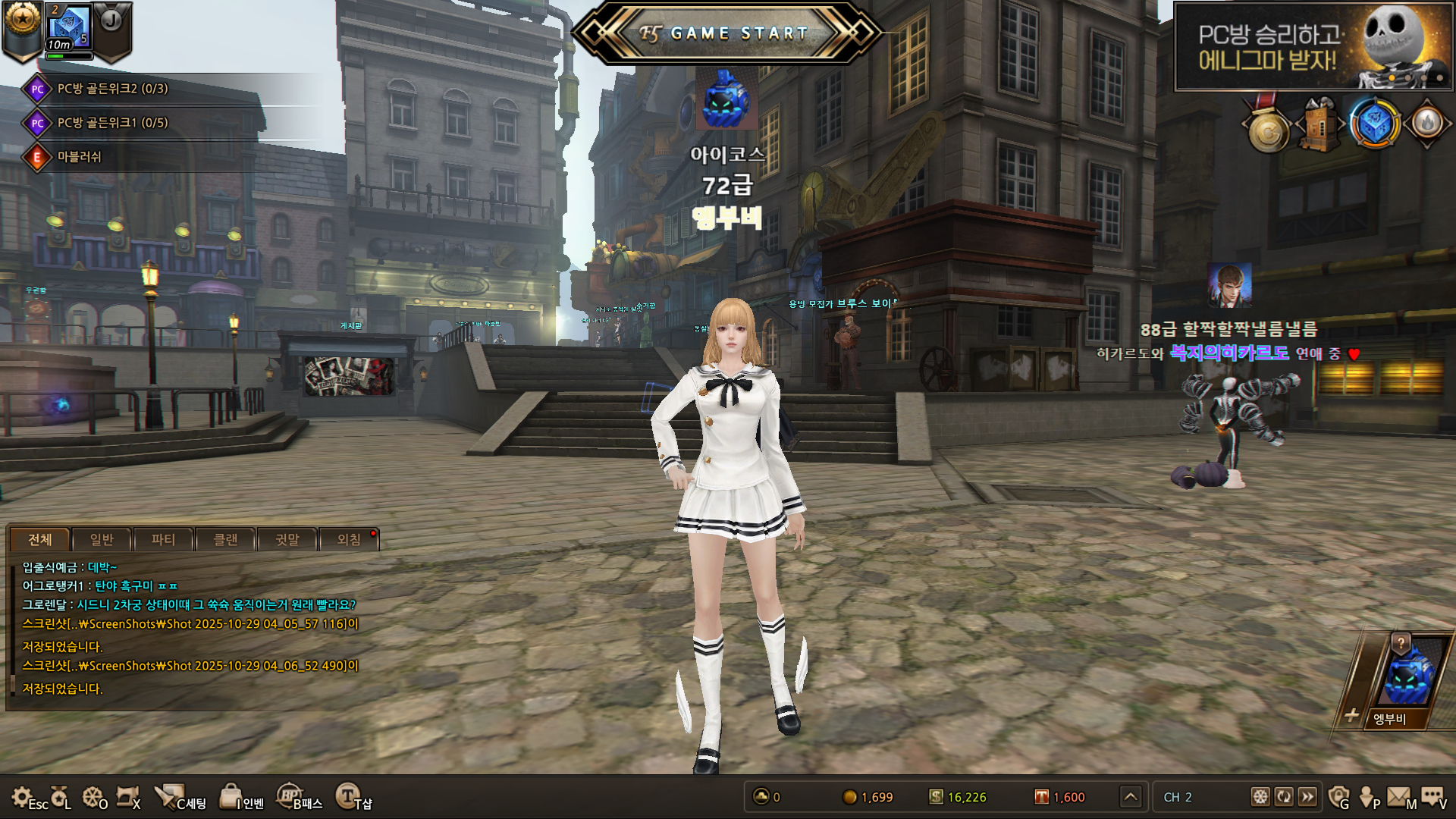Open the BP 패스 battle pass

[300, 798]
